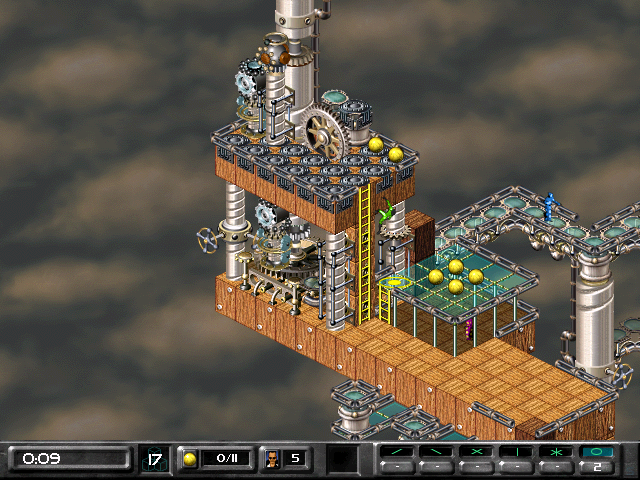Select the highlighted circle tool slot
The width and height of the screenshot is (640, 480).
click(597, 453)
